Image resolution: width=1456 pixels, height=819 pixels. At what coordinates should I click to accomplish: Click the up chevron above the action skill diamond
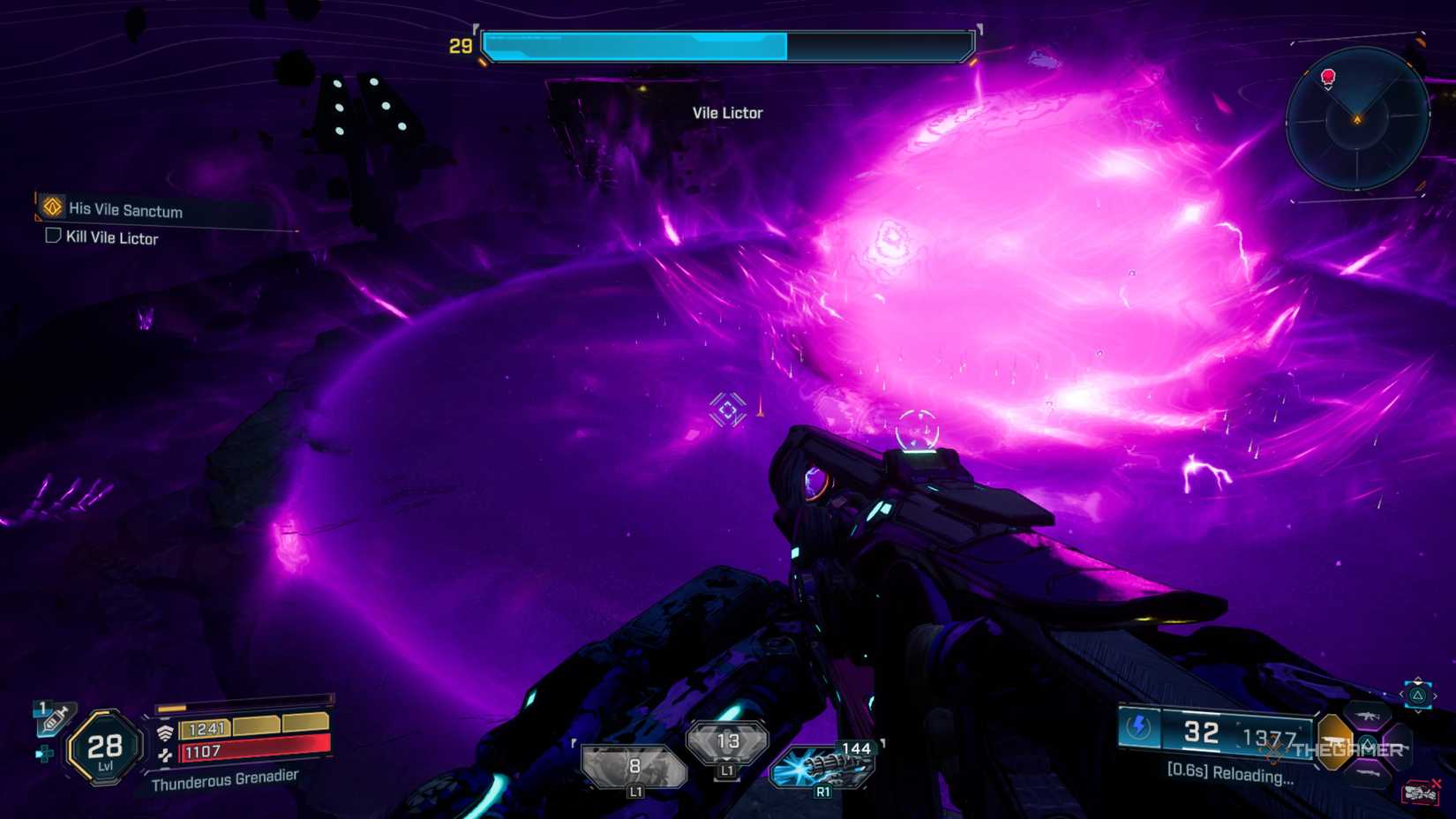pyautogui.click(x=1418, y=681)
